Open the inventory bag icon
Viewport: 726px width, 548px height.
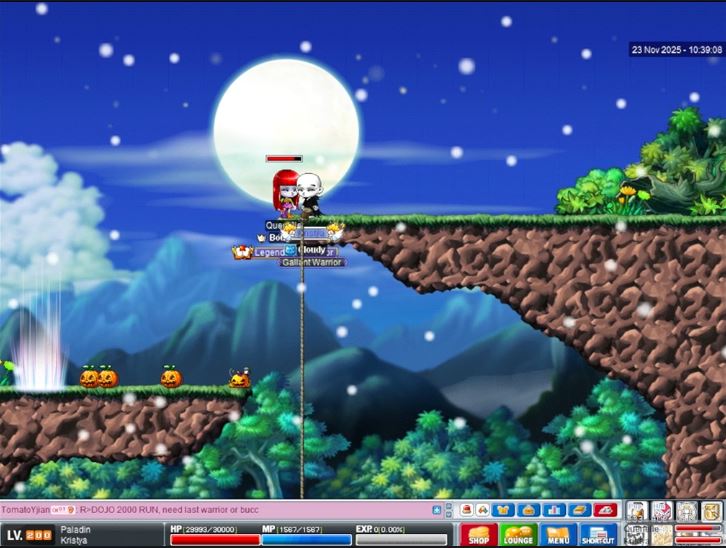pyautogui.click(x=530, y=510)
